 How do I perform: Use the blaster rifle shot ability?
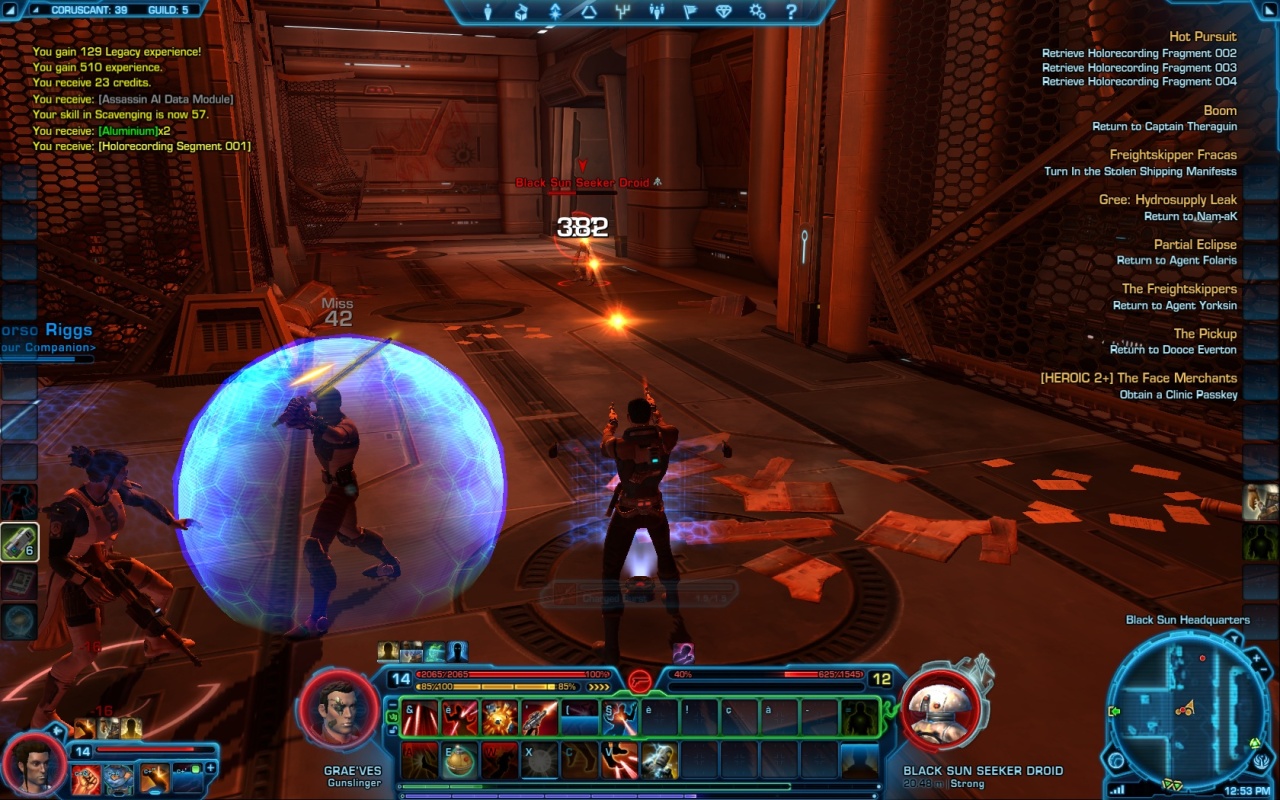pos(539,717)
